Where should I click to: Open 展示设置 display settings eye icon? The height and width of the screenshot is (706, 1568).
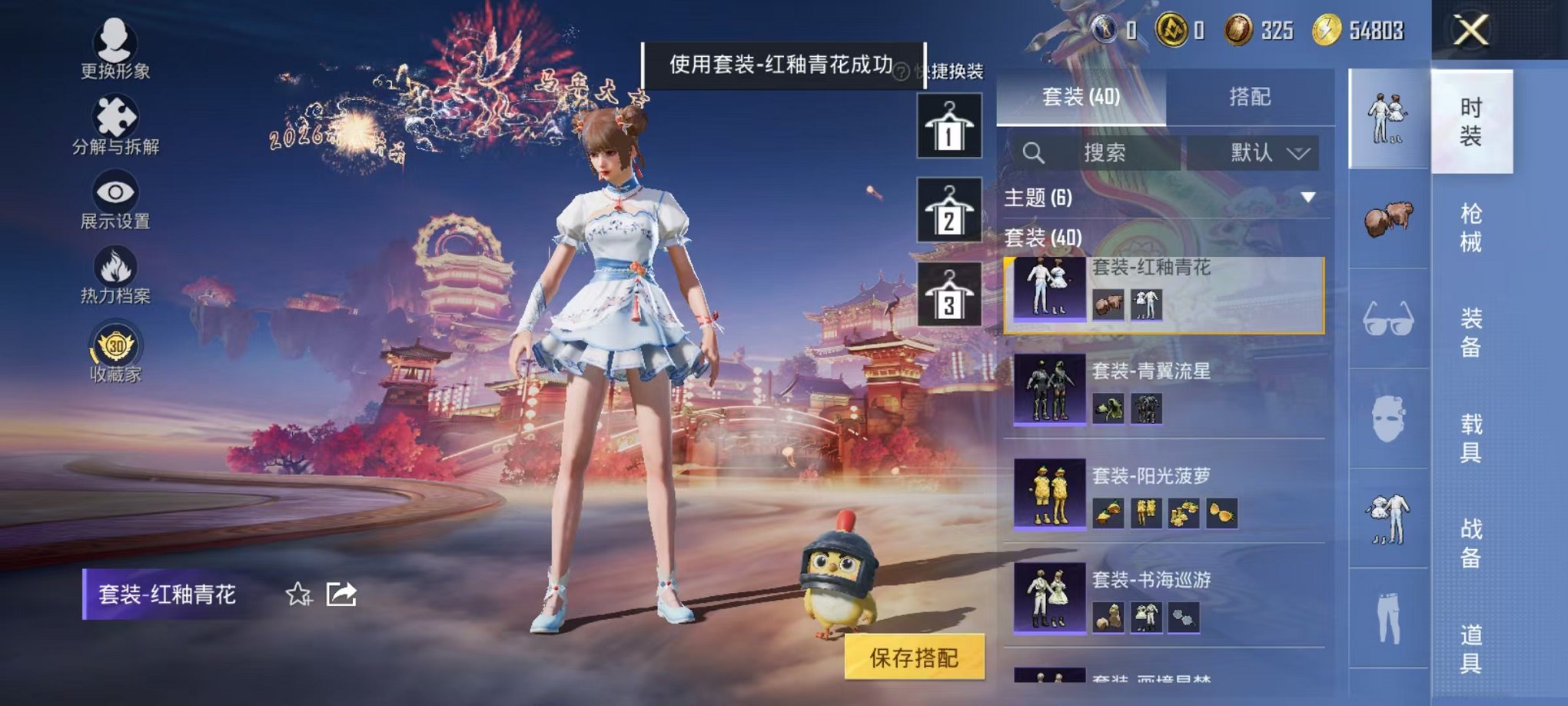[114, 192]
